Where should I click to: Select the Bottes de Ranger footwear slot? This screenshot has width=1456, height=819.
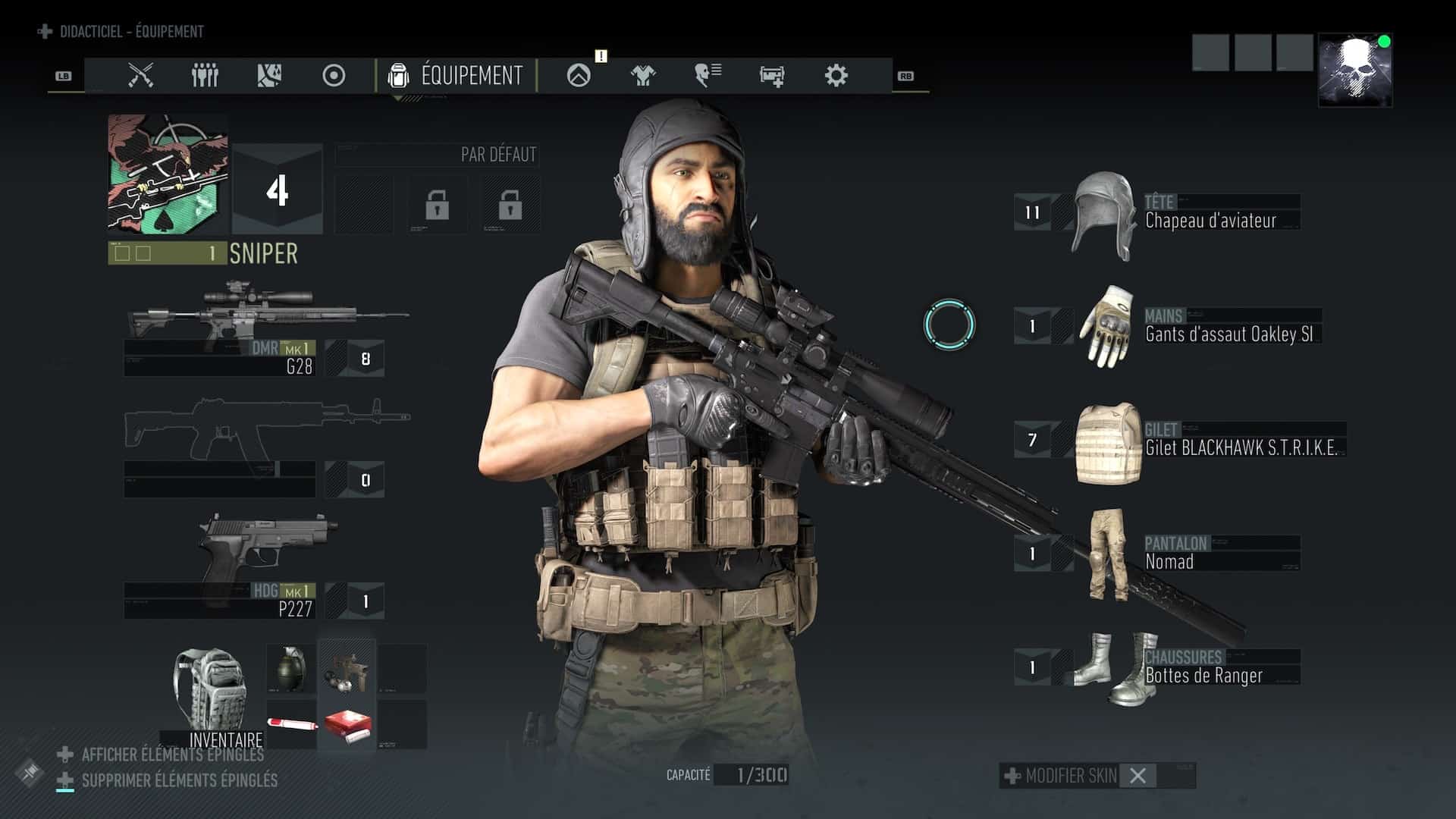[x=1183, y=667]
